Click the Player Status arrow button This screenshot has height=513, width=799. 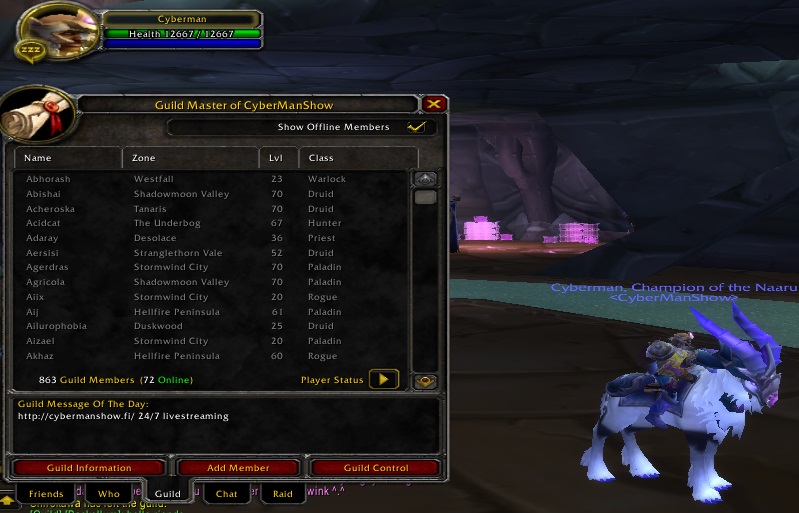click(384, 380)
